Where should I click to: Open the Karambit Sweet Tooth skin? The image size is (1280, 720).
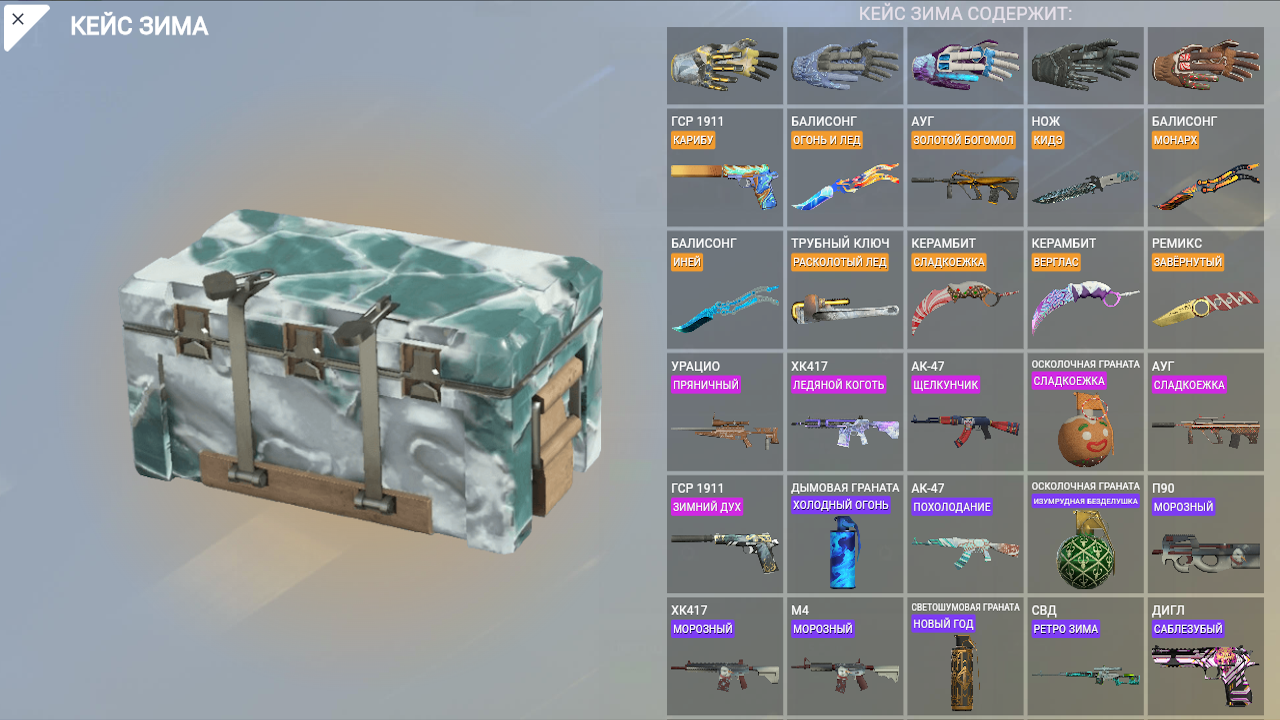[x=965, y=289]
